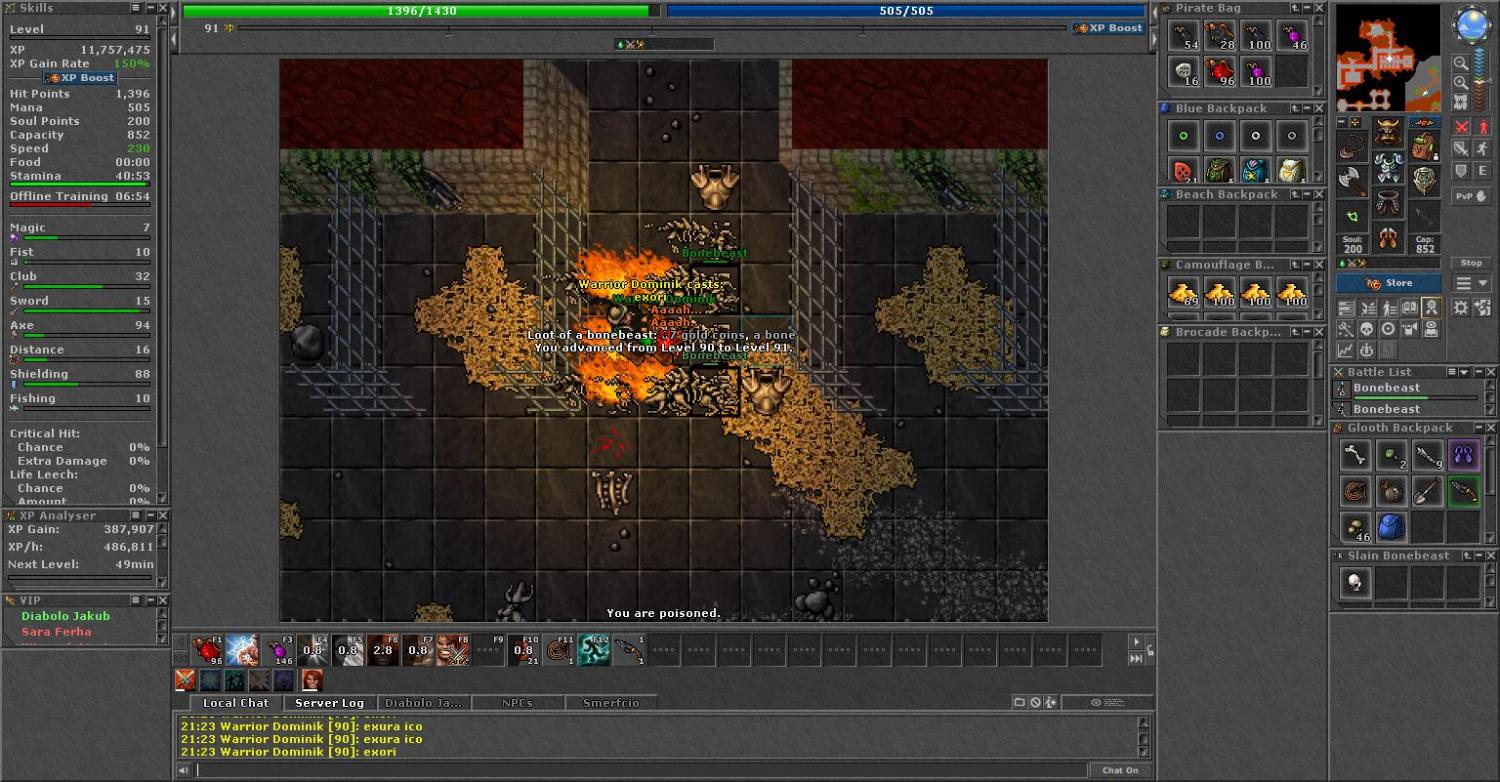The image size is (1500, 782).
Task: Select the first Bonebeast in Battle List
Action: pyautogui.click(x=1386, y=388)
